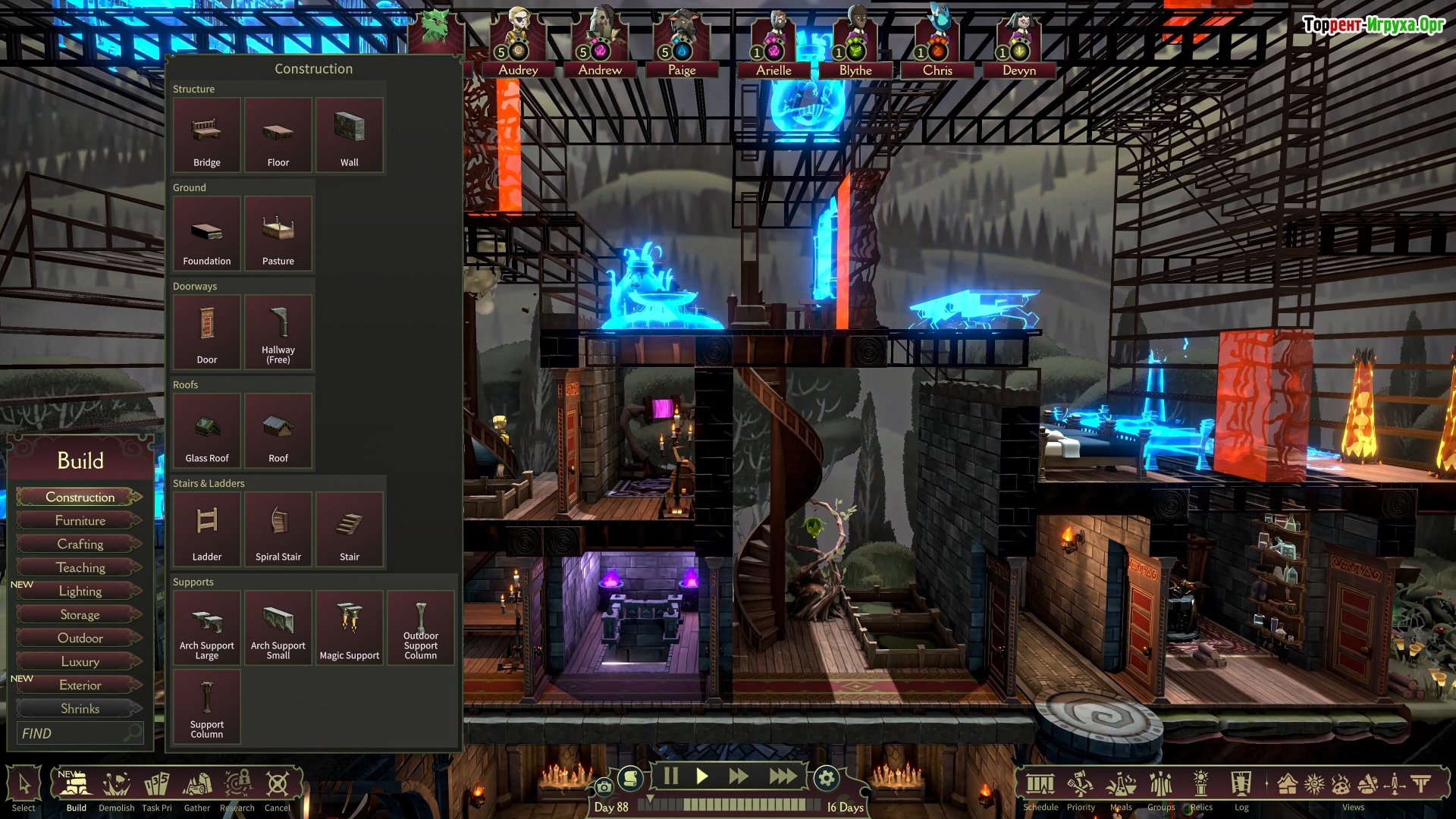Open the Research menu
Image resolution: width=1456 pixels, height=819 pixels.
[237, 789]
